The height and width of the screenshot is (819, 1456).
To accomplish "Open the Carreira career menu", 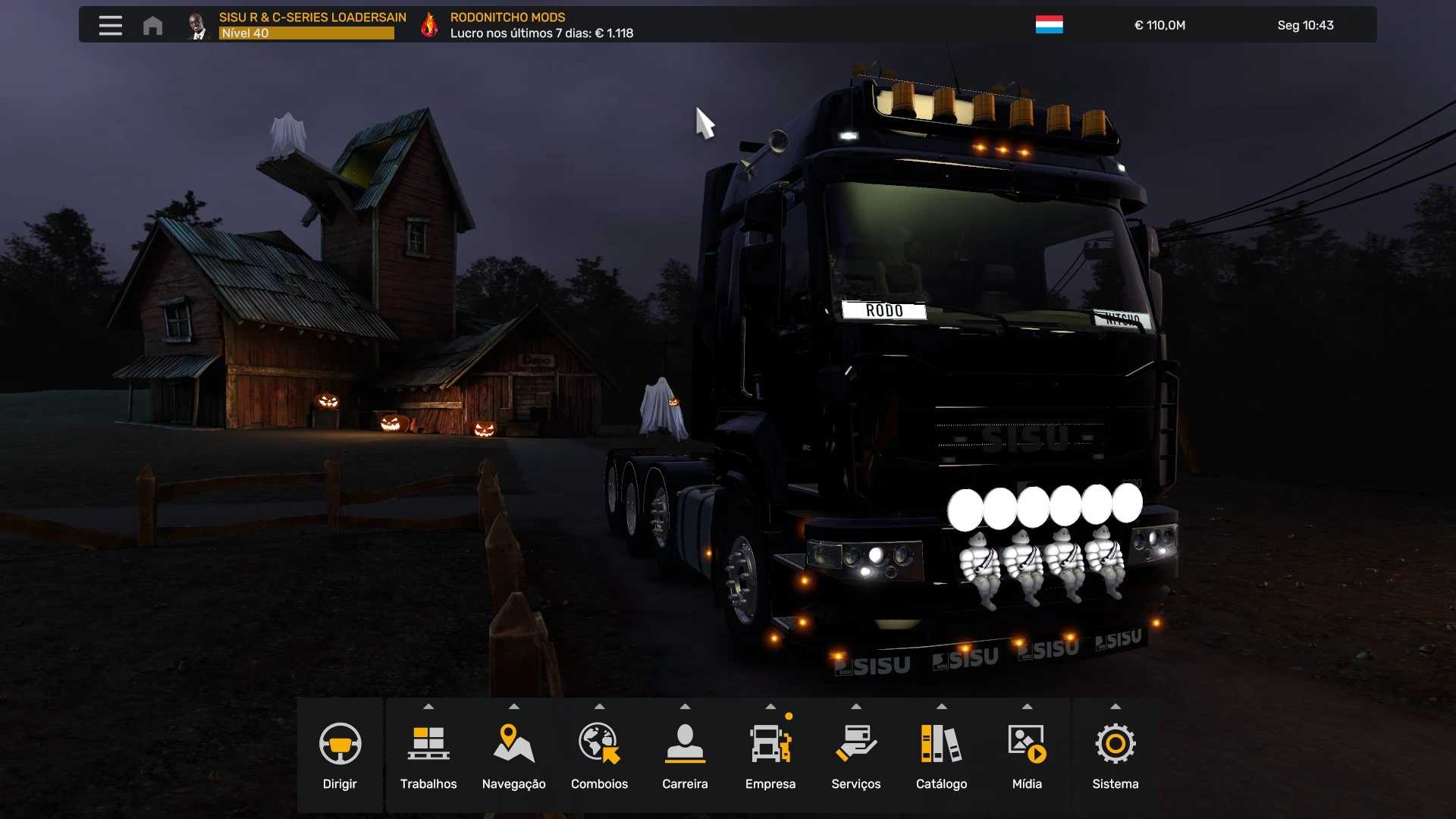I will pos(685,755).
